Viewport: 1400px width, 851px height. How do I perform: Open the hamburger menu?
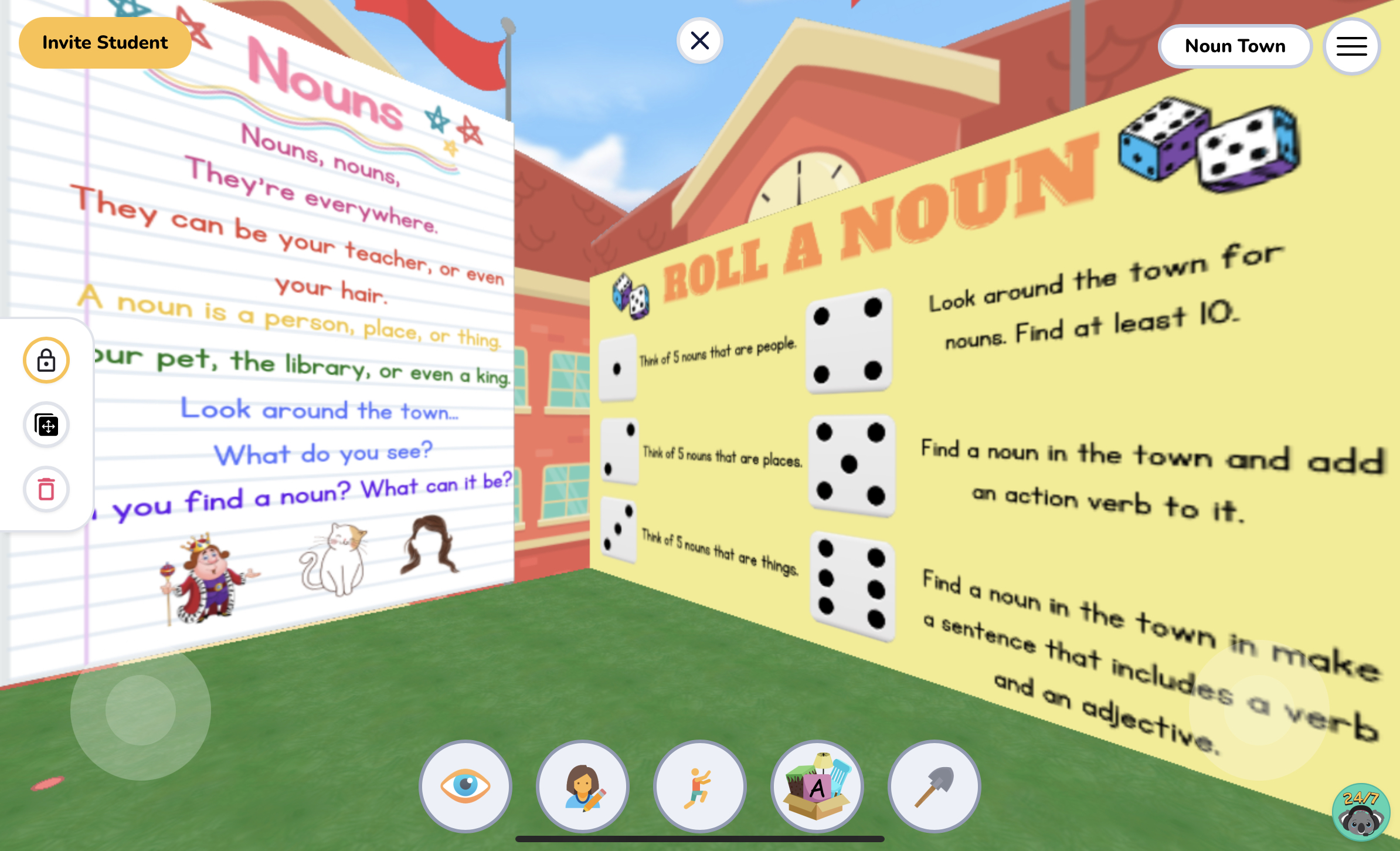click(x=1351, y=46)
